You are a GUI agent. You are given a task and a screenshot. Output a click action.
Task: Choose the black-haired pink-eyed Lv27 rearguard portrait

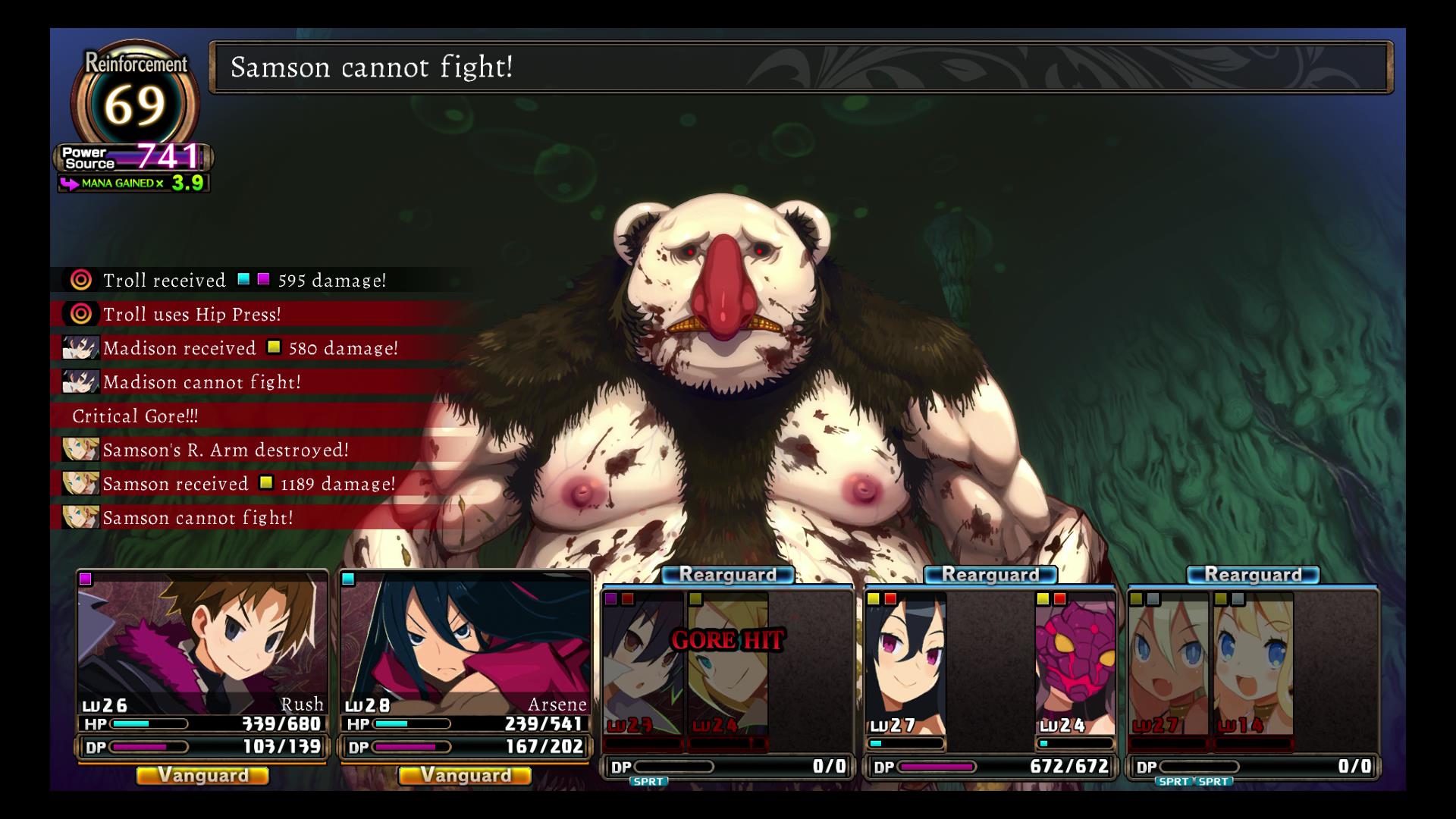905,667
